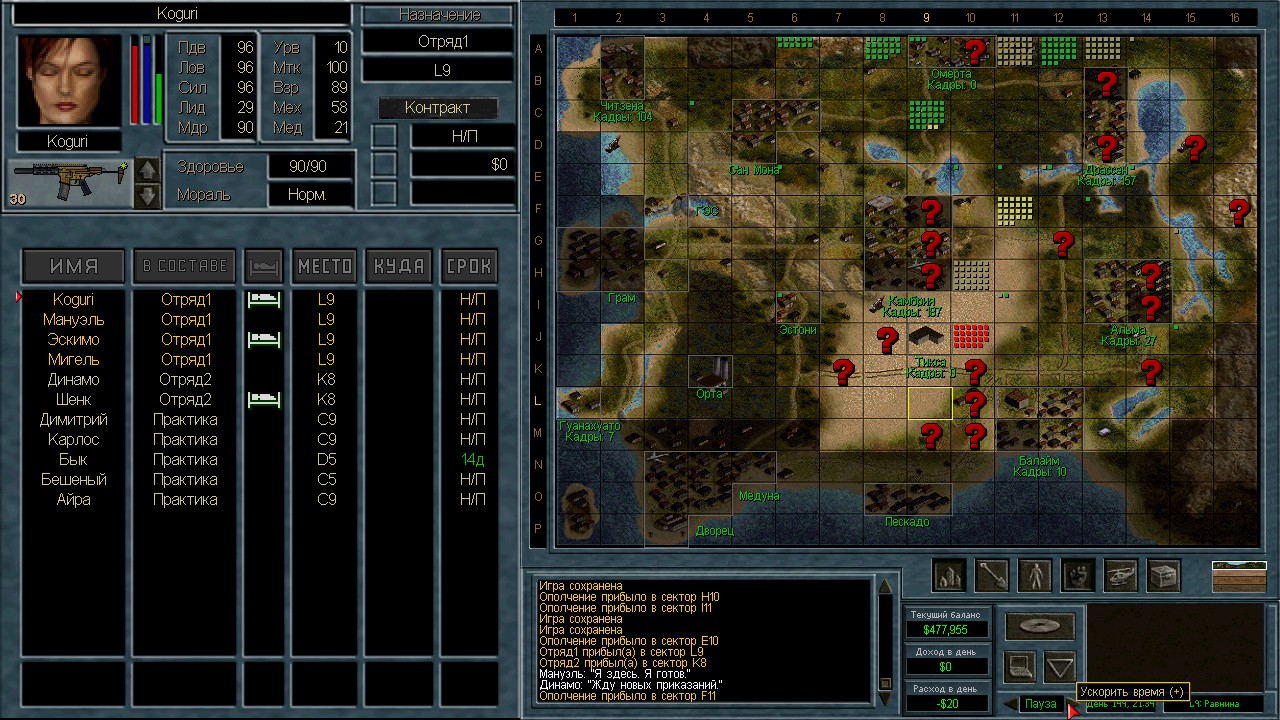Screen dimensions: 1280x720
Task: Select Мануэль in the team list
Action: click(x=72, y=319)
